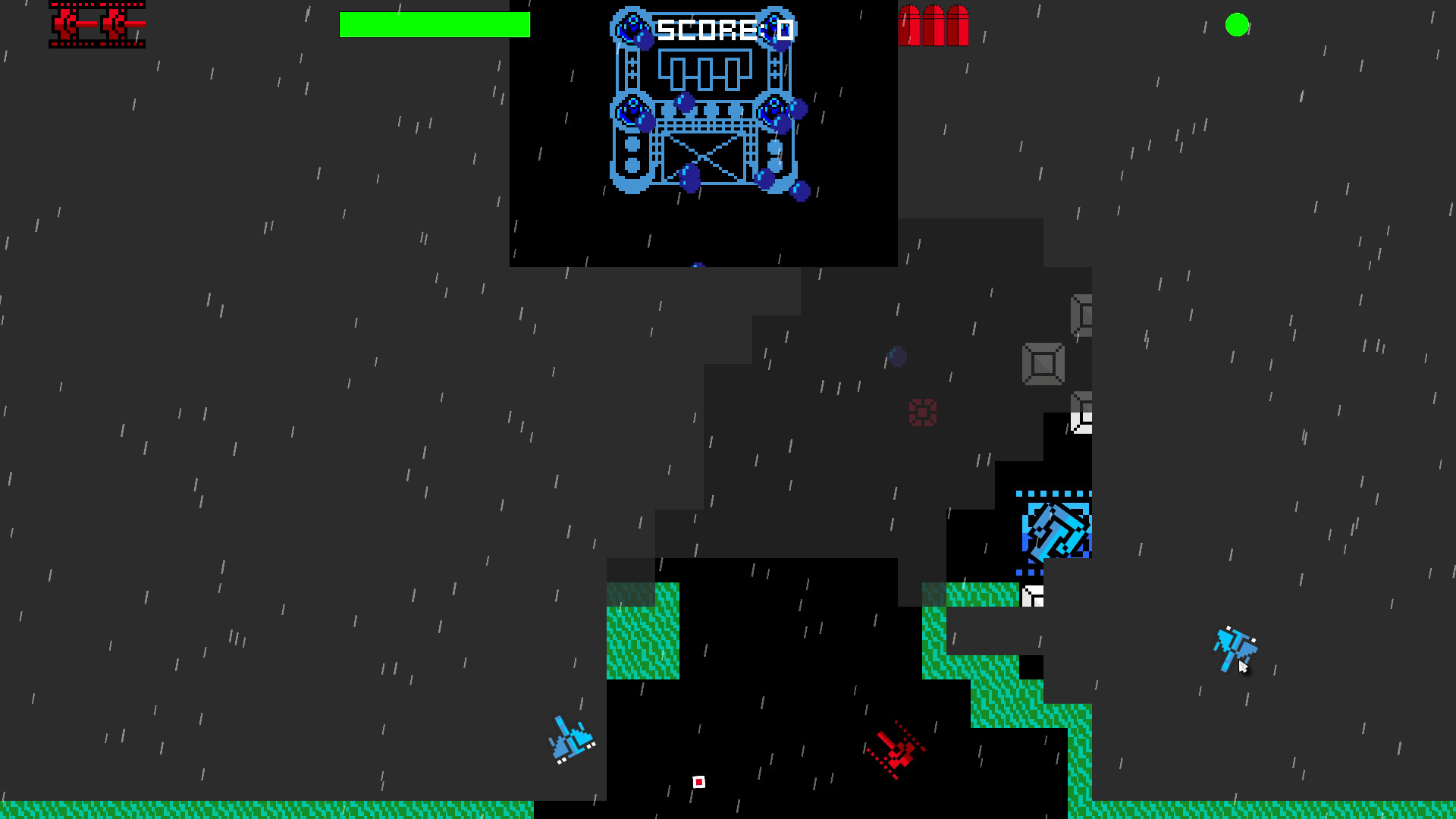Click the gray diamond crate near the base edge

(x=1043, y=364)
